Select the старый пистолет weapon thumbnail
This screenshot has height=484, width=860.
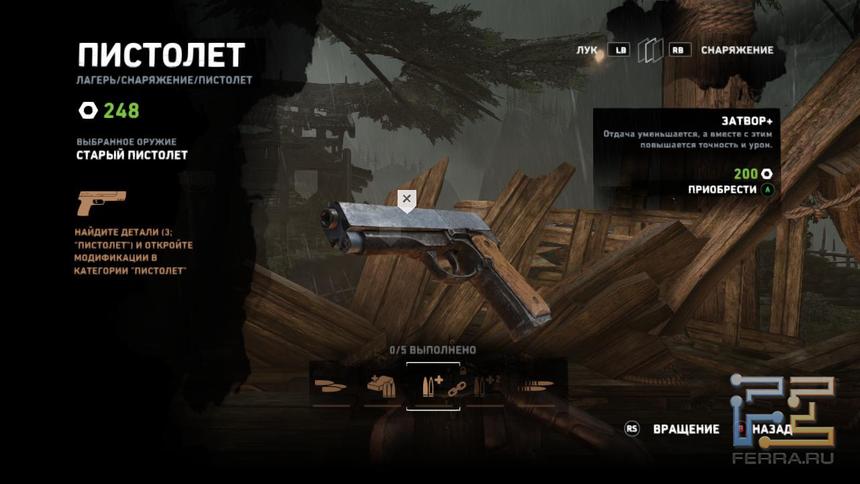pos(101,203)
